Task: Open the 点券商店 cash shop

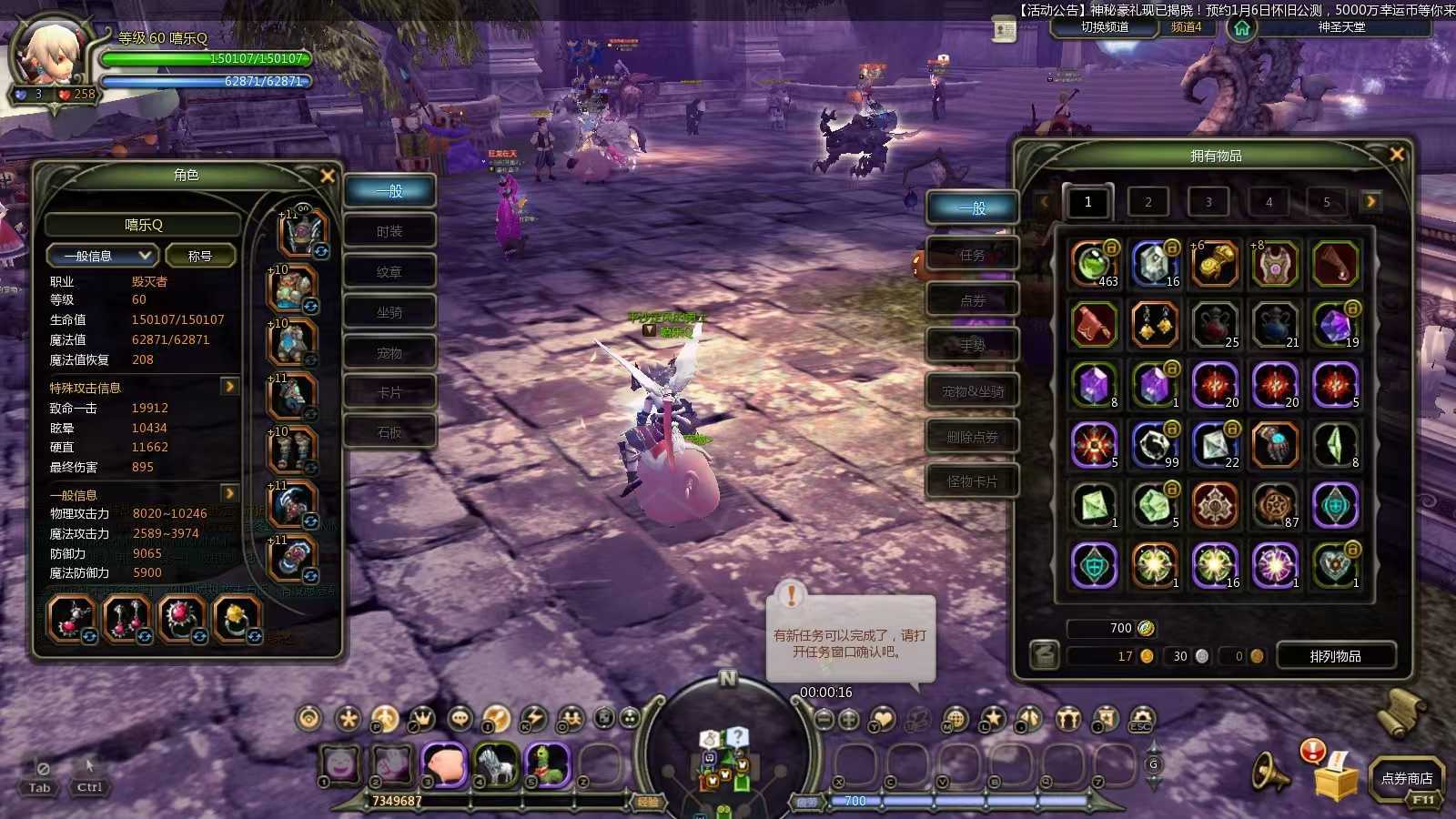Action: [x=1407, y=778]
